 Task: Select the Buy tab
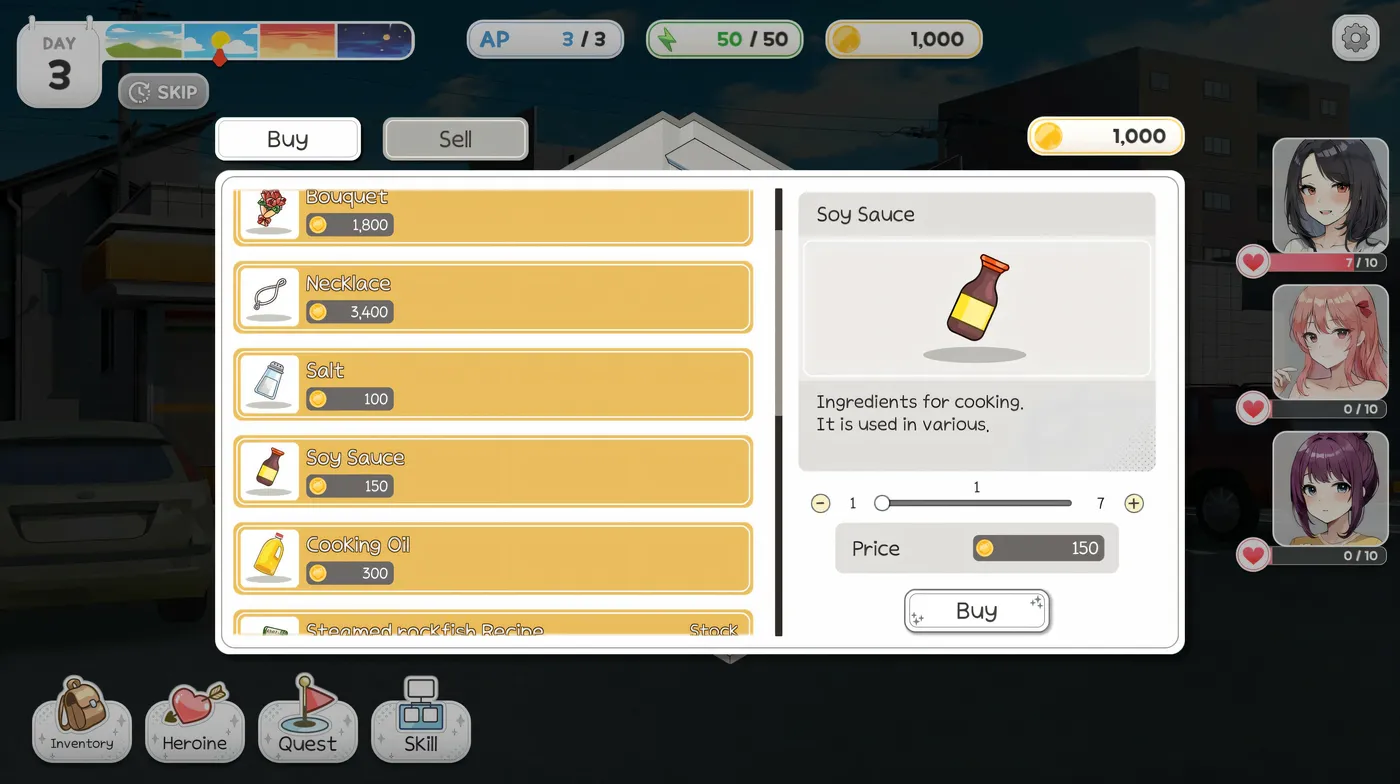[287, 138]
